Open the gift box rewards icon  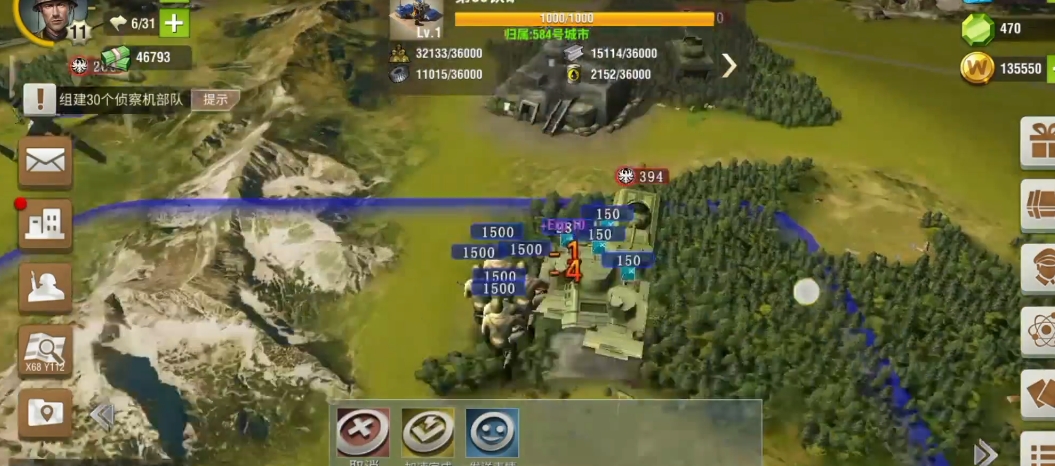point(1040,141)
